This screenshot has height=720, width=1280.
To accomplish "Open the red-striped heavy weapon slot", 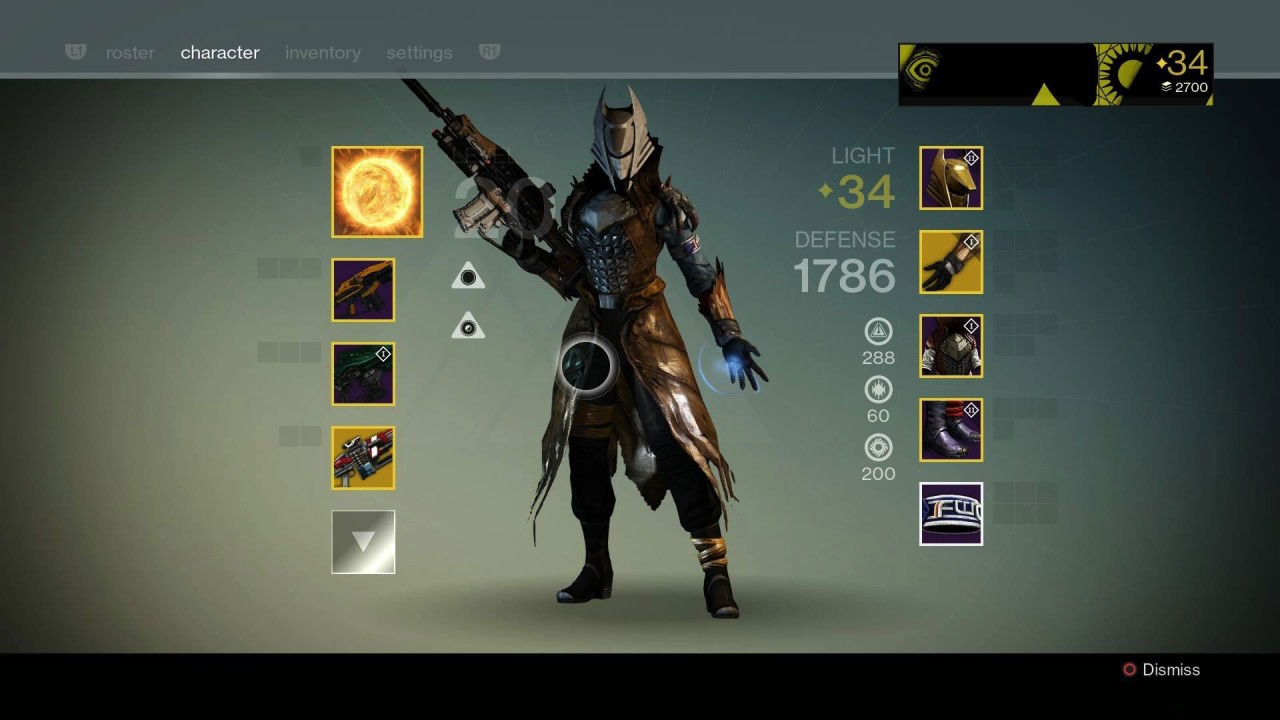I will tap(363, 458).
